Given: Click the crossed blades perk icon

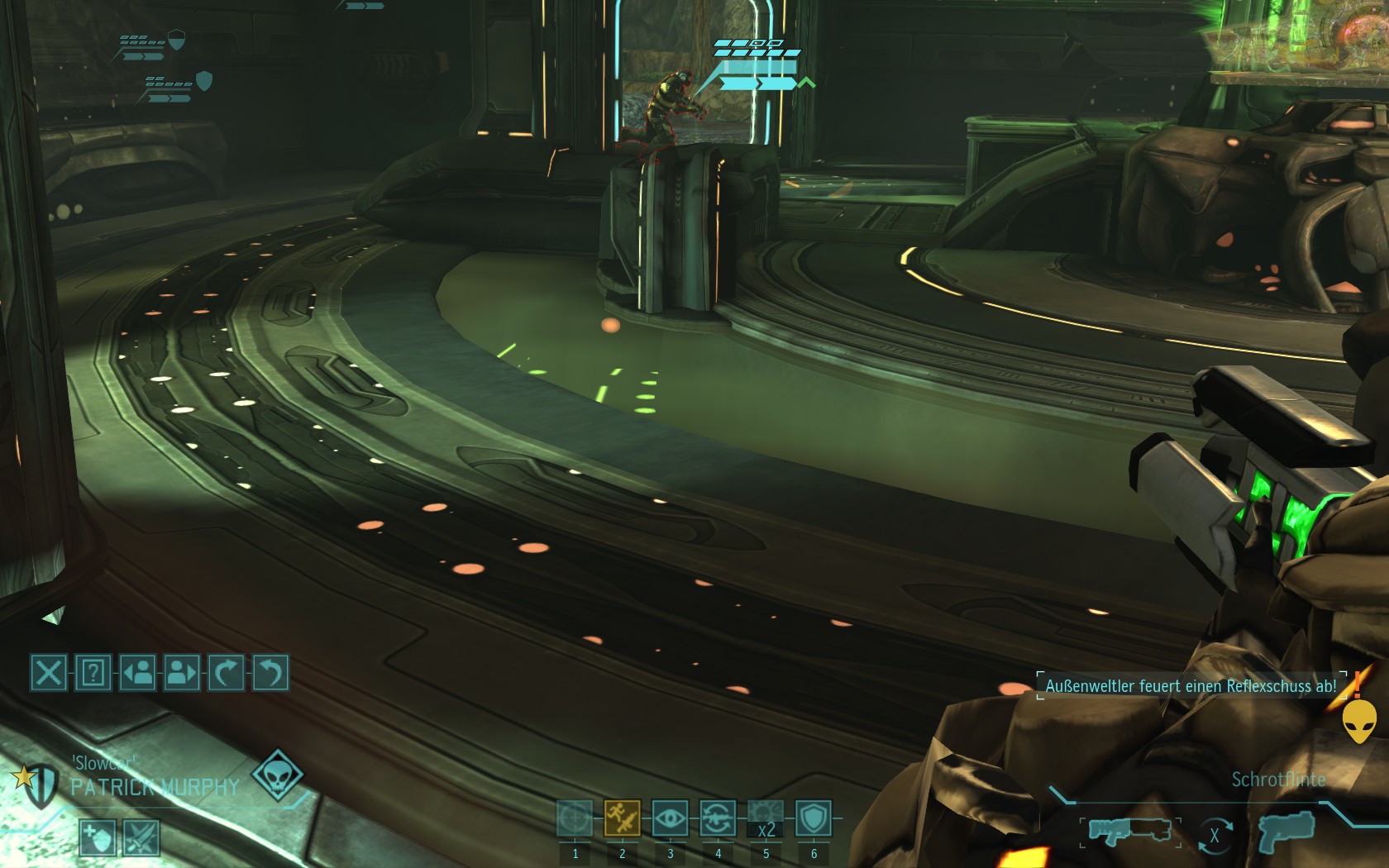Looking at the screenshot, I should [141, 838].
